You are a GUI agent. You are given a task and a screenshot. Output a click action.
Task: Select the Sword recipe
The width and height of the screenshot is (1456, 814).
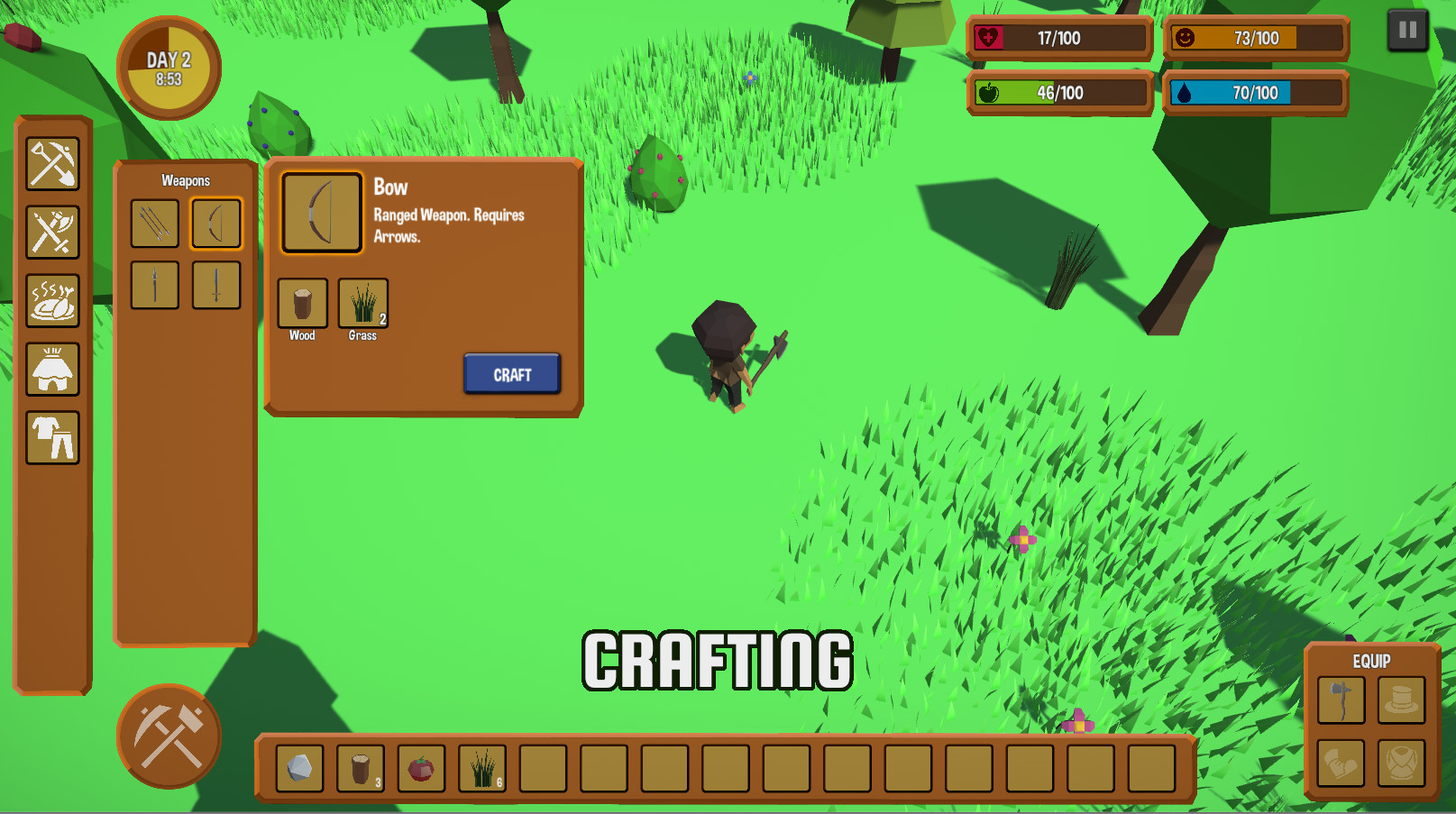pyautogui.click(x=215, y=282)
